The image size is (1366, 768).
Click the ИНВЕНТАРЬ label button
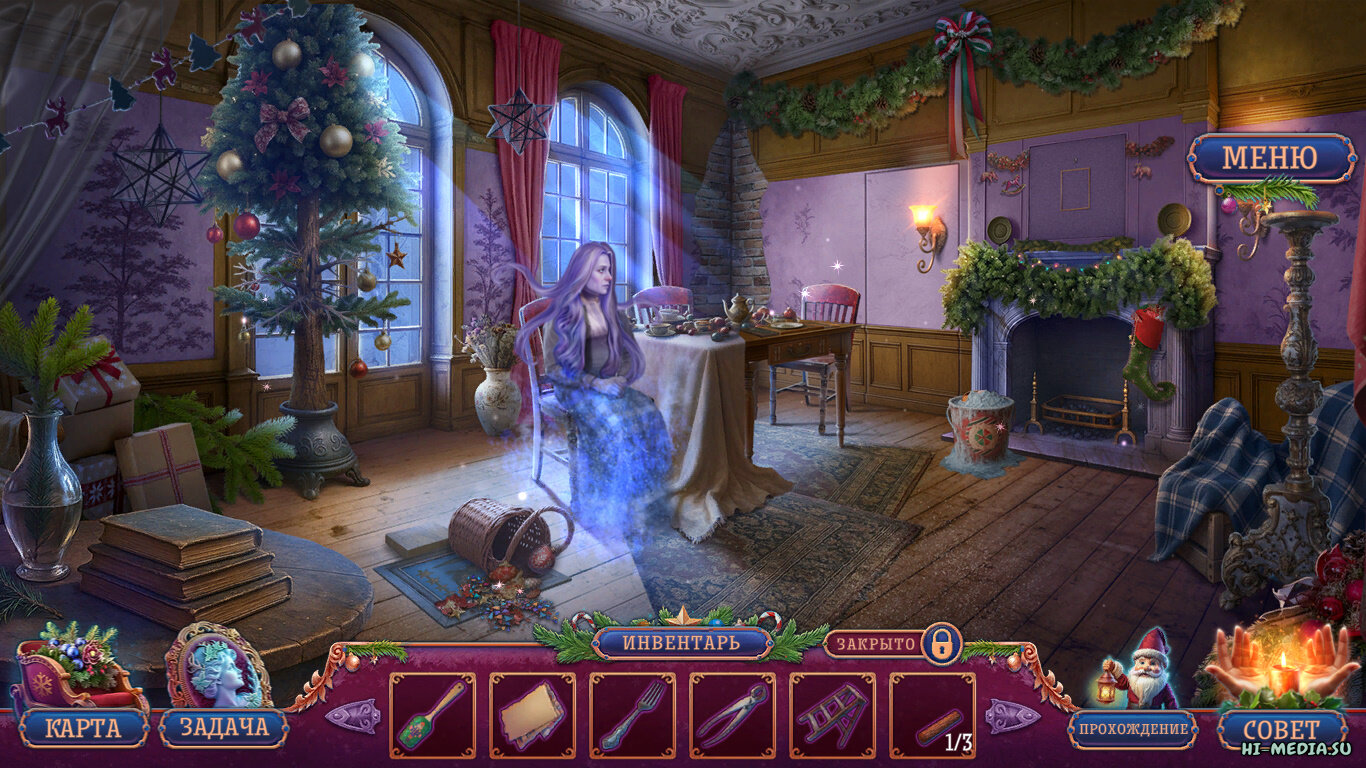[682, 643]
